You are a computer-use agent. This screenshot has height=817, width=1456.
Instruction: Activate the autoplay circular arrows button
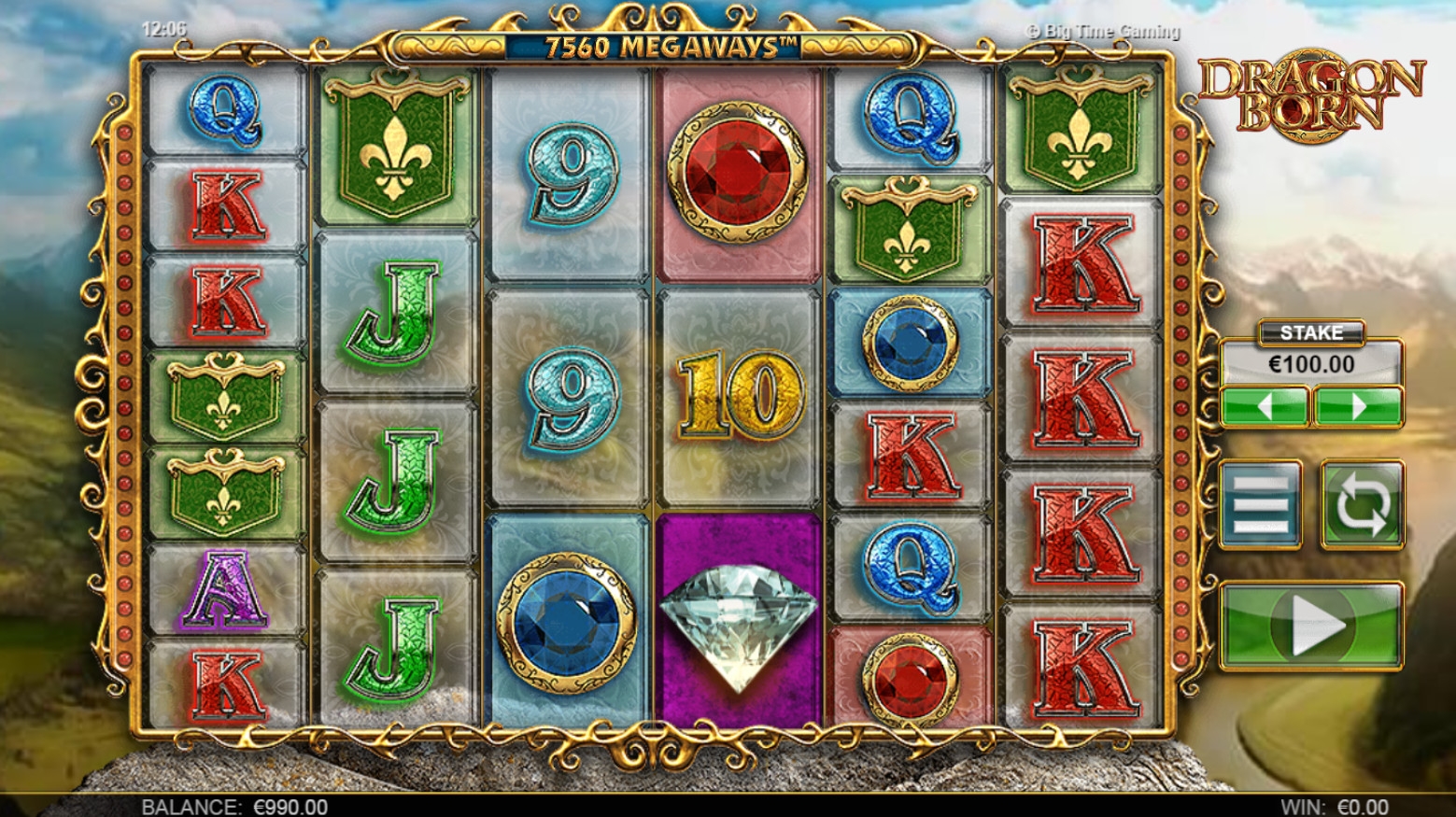tap(1362, 504)
